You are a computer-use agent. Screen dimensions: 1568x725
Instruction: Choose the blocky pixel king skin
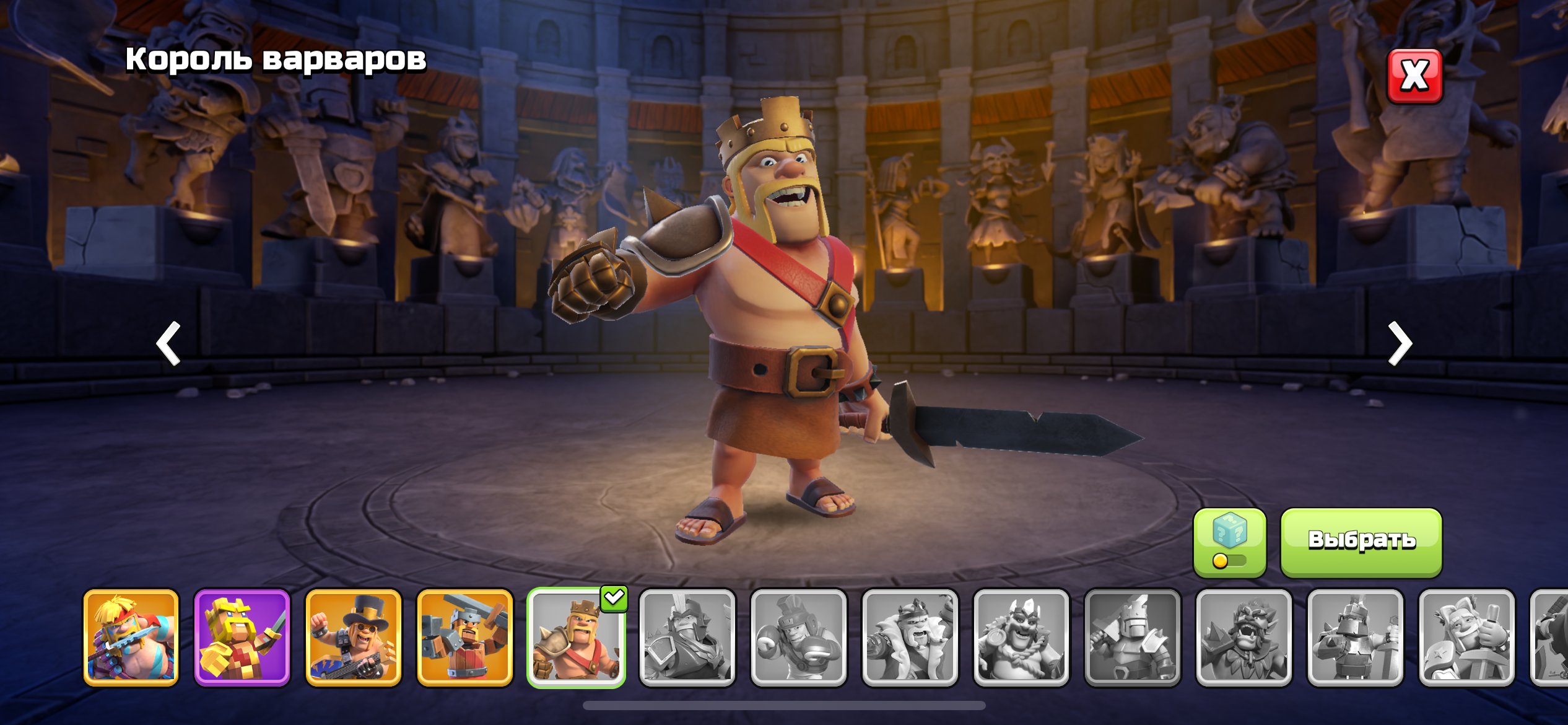242,638
